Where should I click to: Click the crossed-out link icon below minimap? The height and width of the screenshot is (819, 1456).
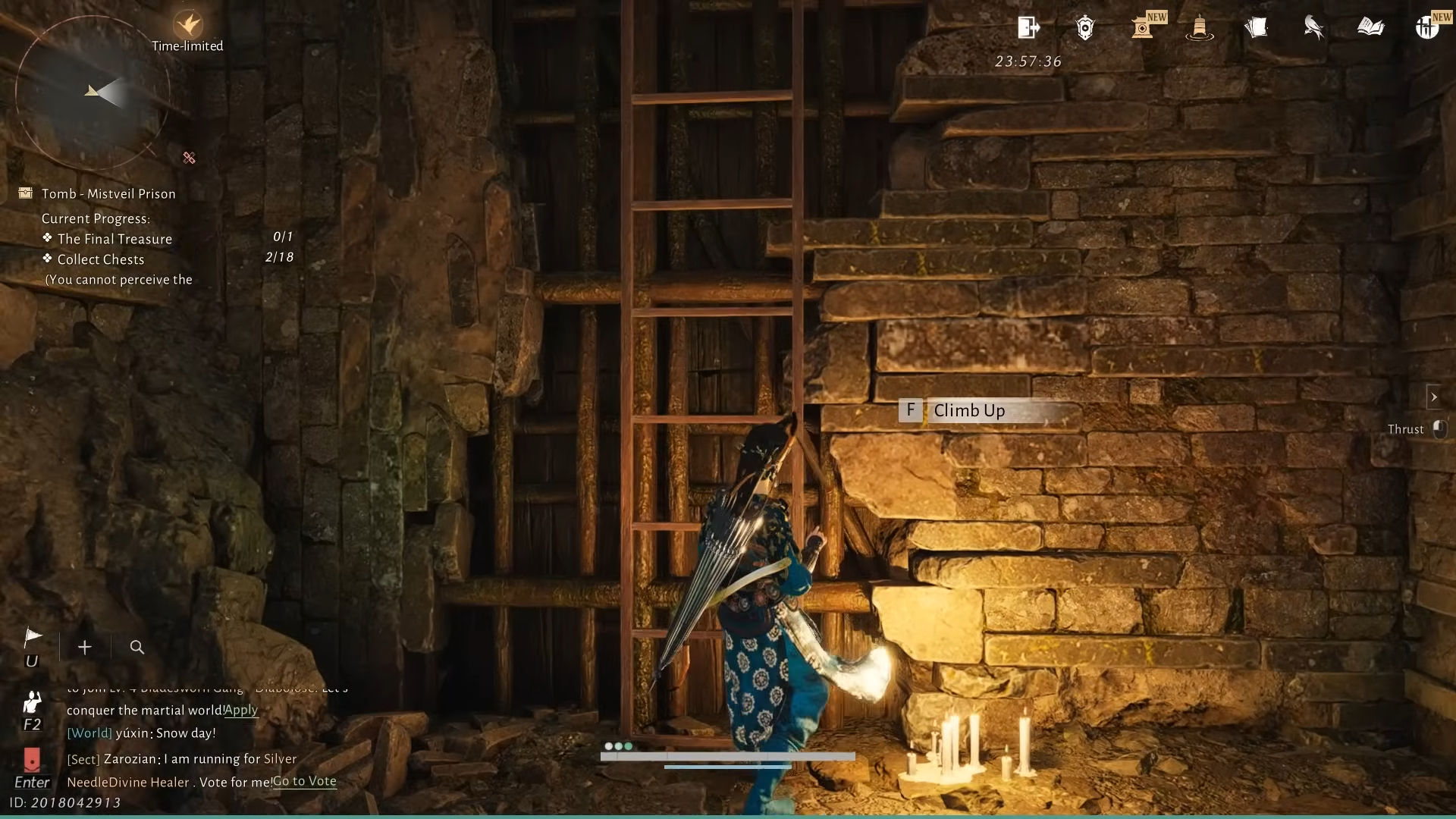pyautogui.click(x=190, y=158)
